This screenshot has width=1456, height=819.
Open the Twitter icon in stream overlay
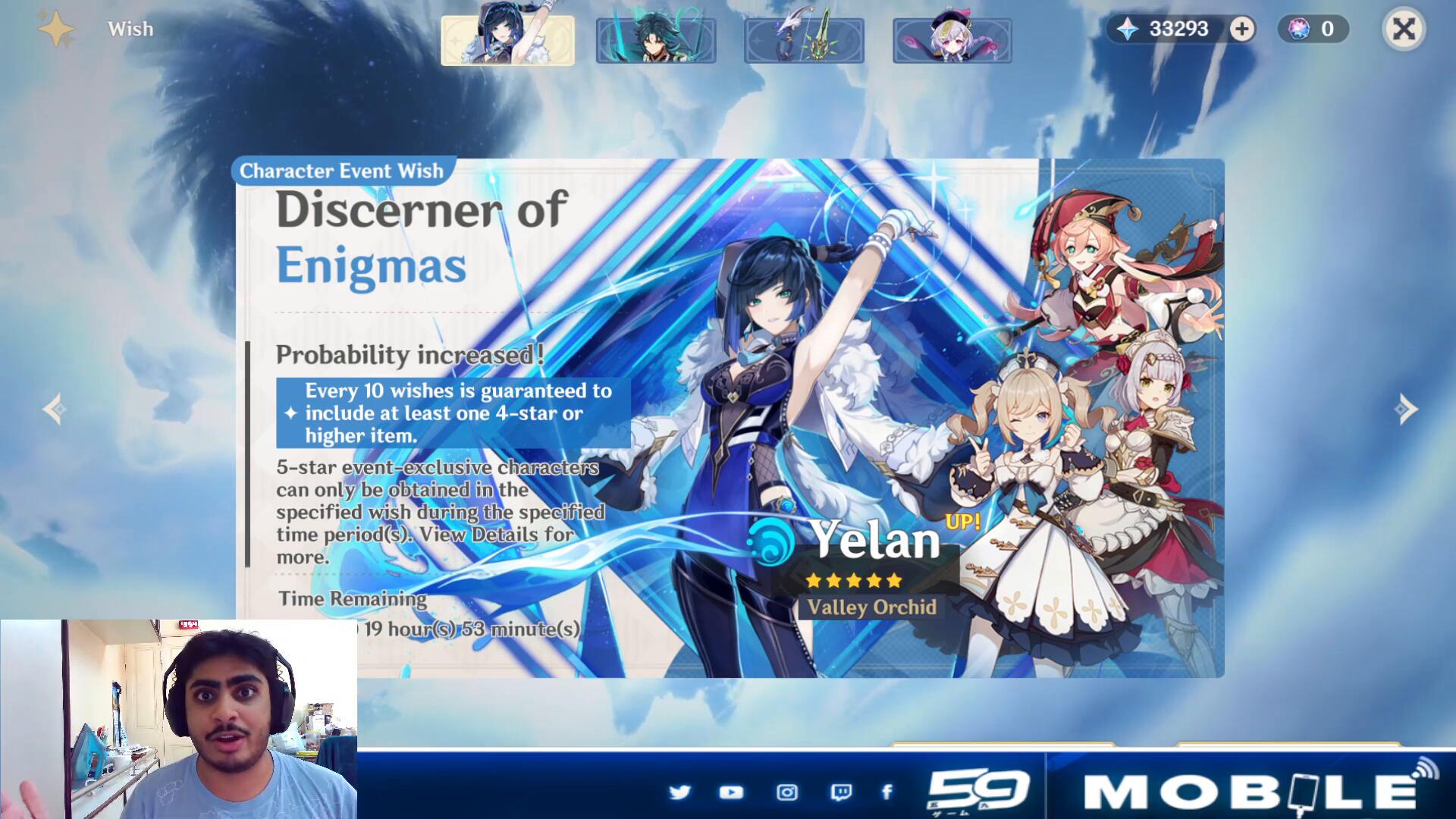tap(680, 792)
